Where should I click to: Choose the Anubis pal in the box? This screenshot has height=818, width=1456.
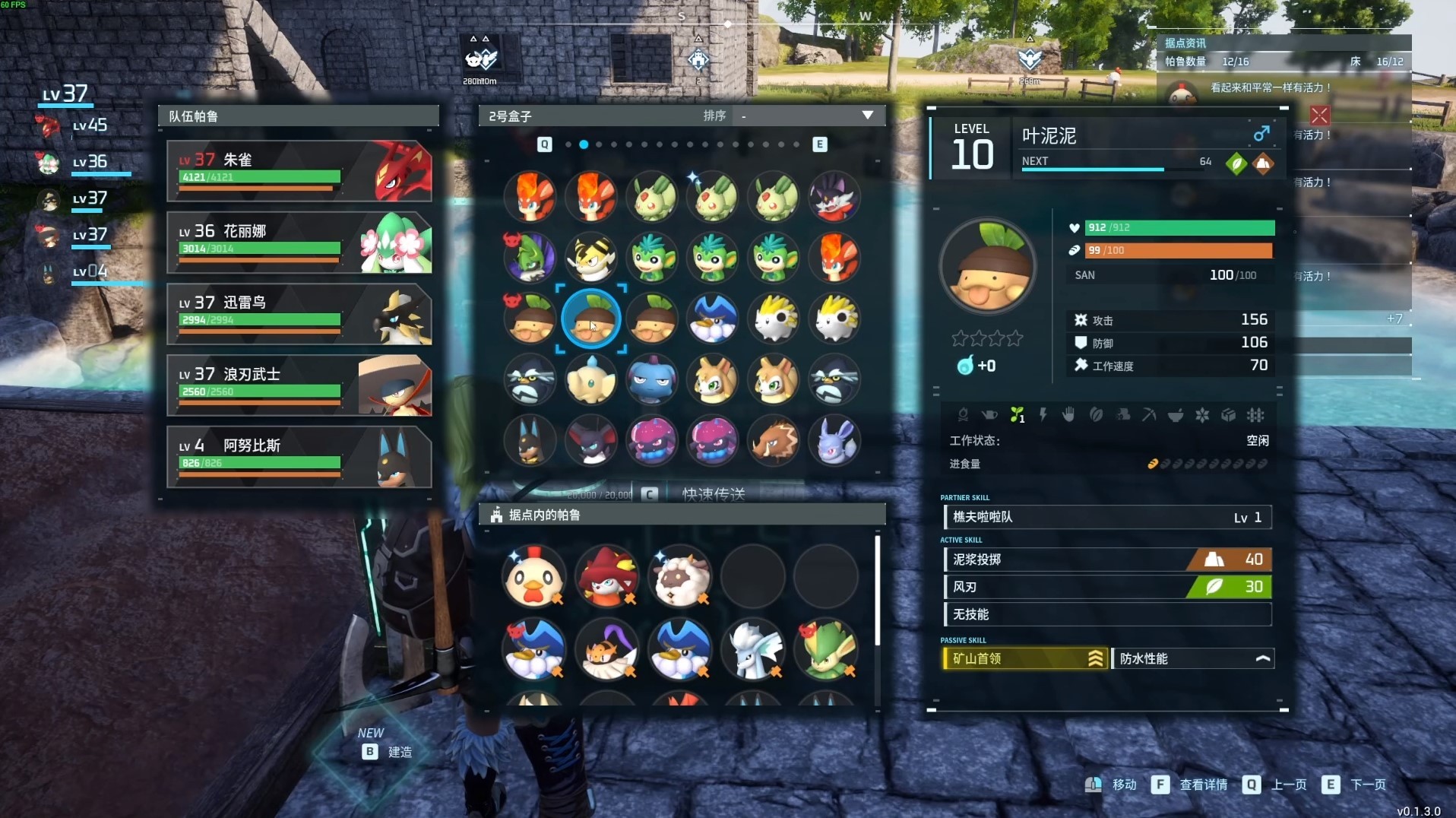click(x=530, y=440)
